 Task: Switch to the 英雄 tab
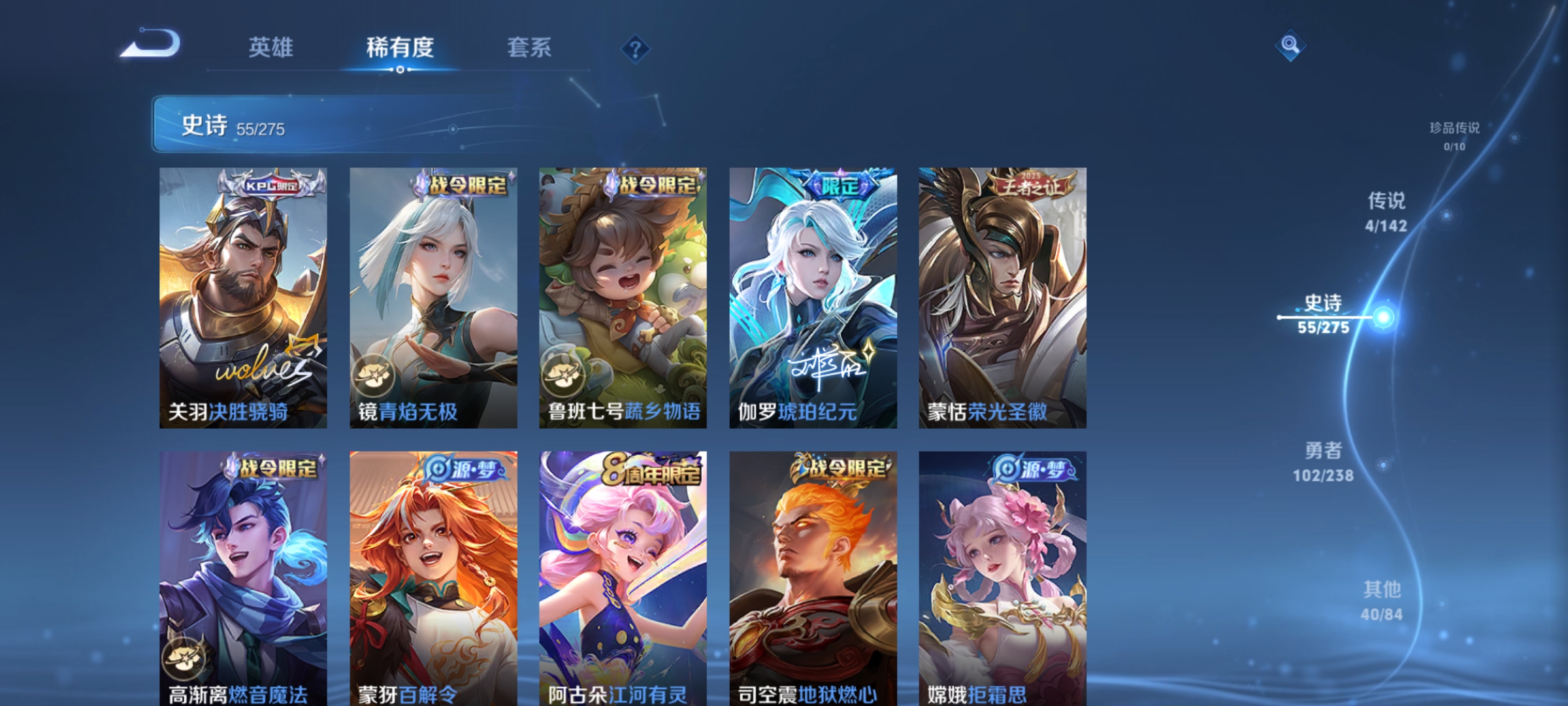coord(272,48)
